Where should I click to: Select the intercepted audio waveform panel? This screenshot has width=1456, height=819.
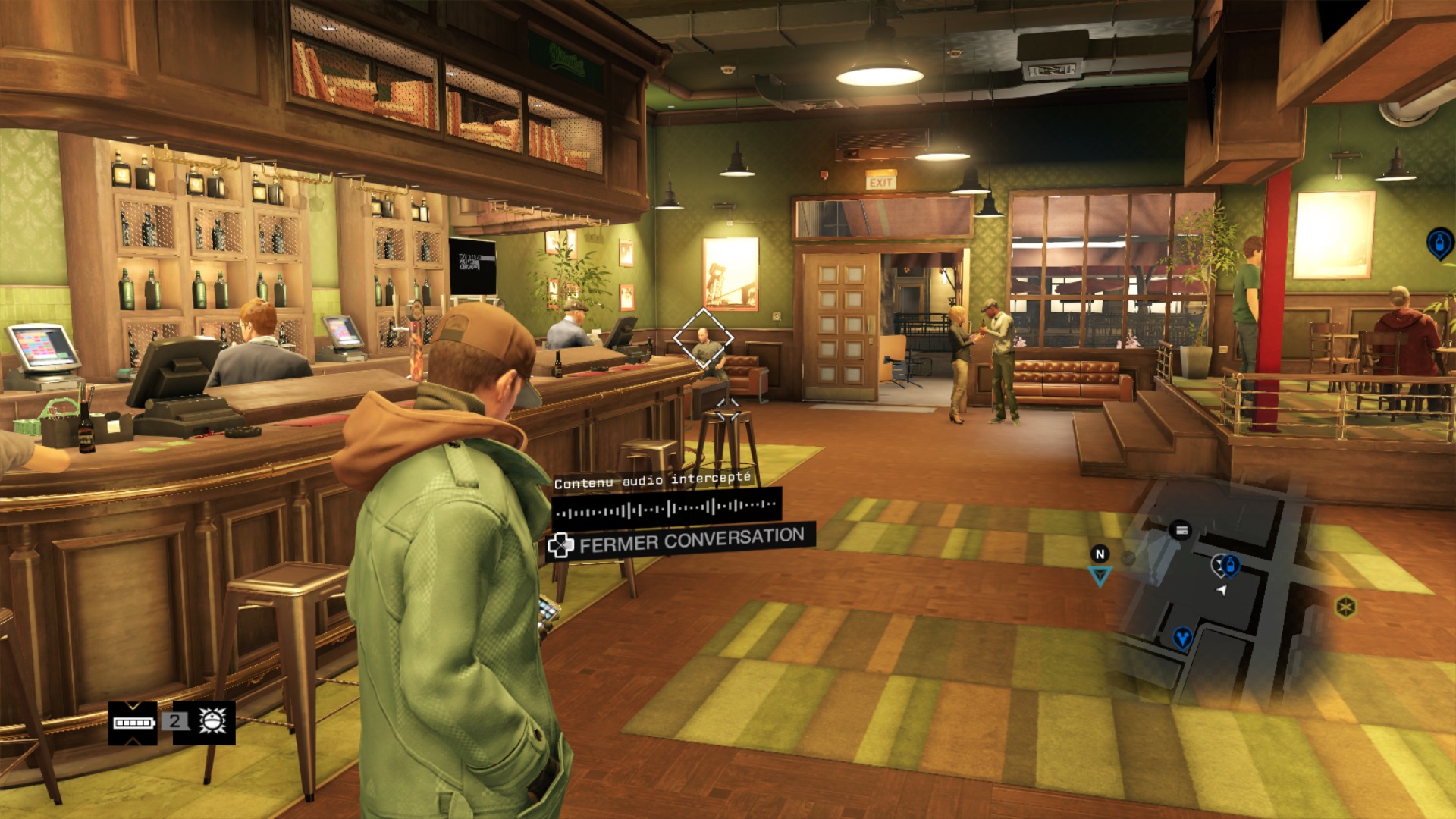pyautogui.click(x=667, y=507)
